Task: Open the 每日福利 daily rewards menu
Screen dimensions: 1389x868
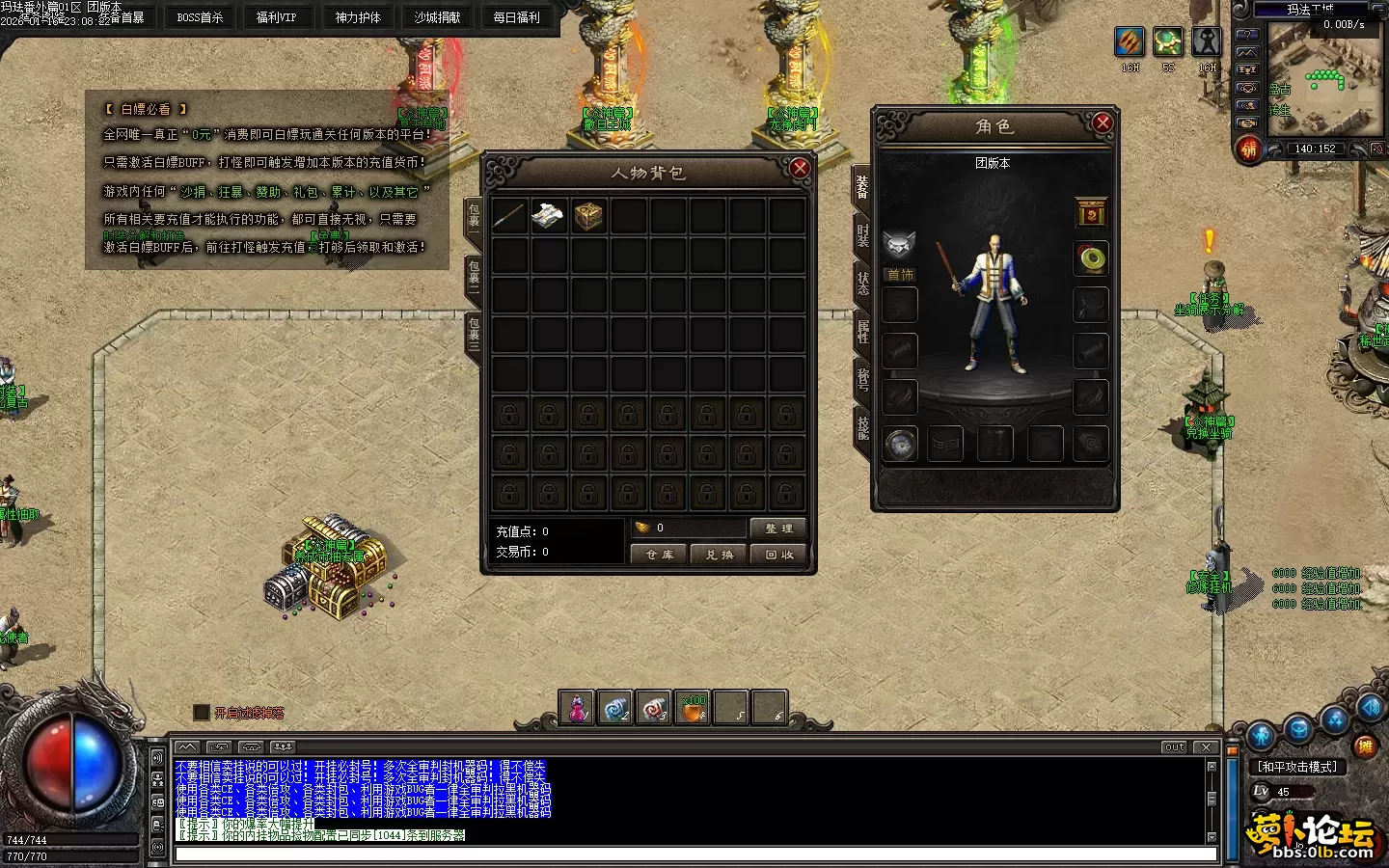Action: [517, 17]
